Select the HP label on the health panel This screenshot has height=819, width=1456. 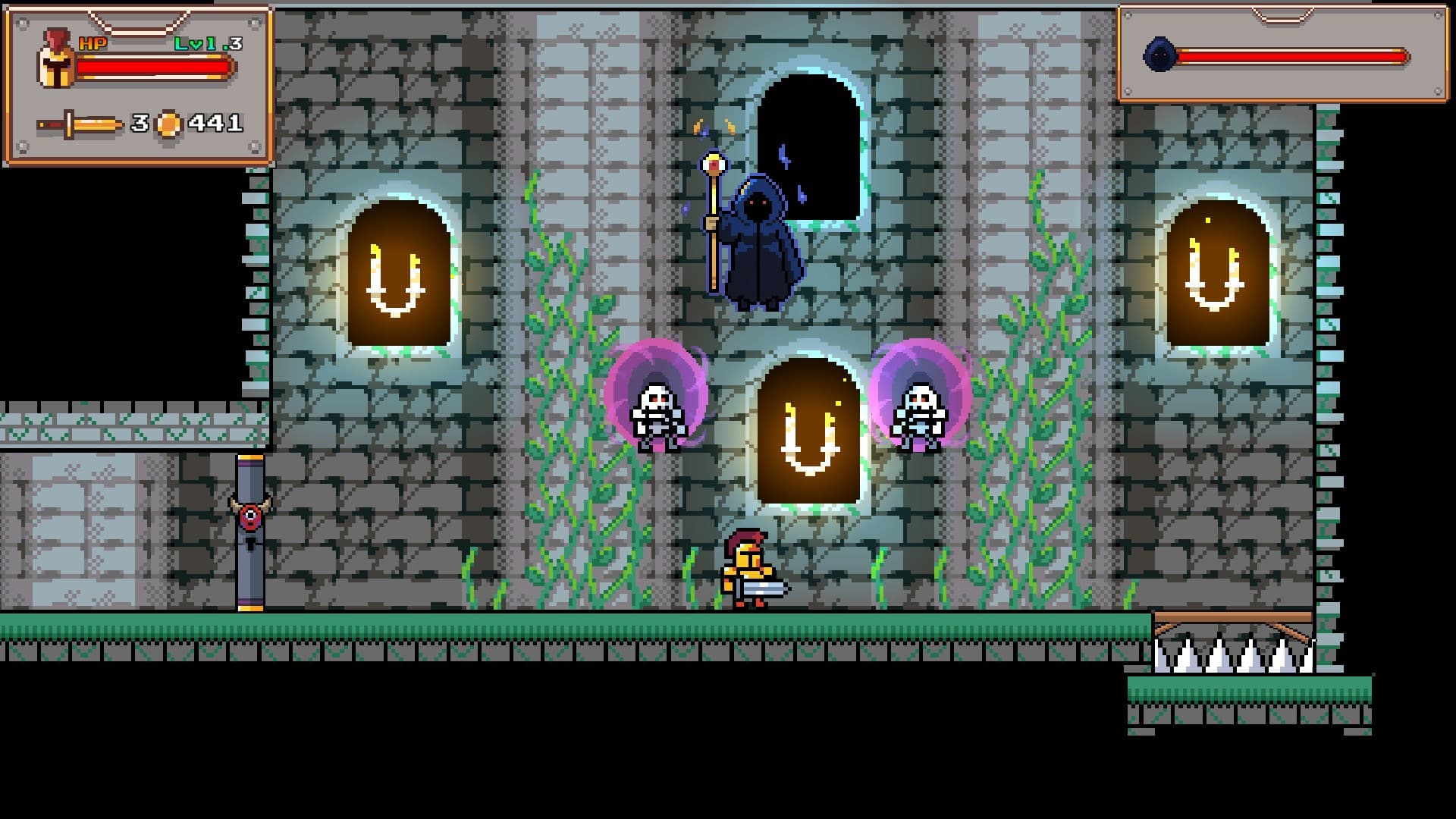coord(94,43)
